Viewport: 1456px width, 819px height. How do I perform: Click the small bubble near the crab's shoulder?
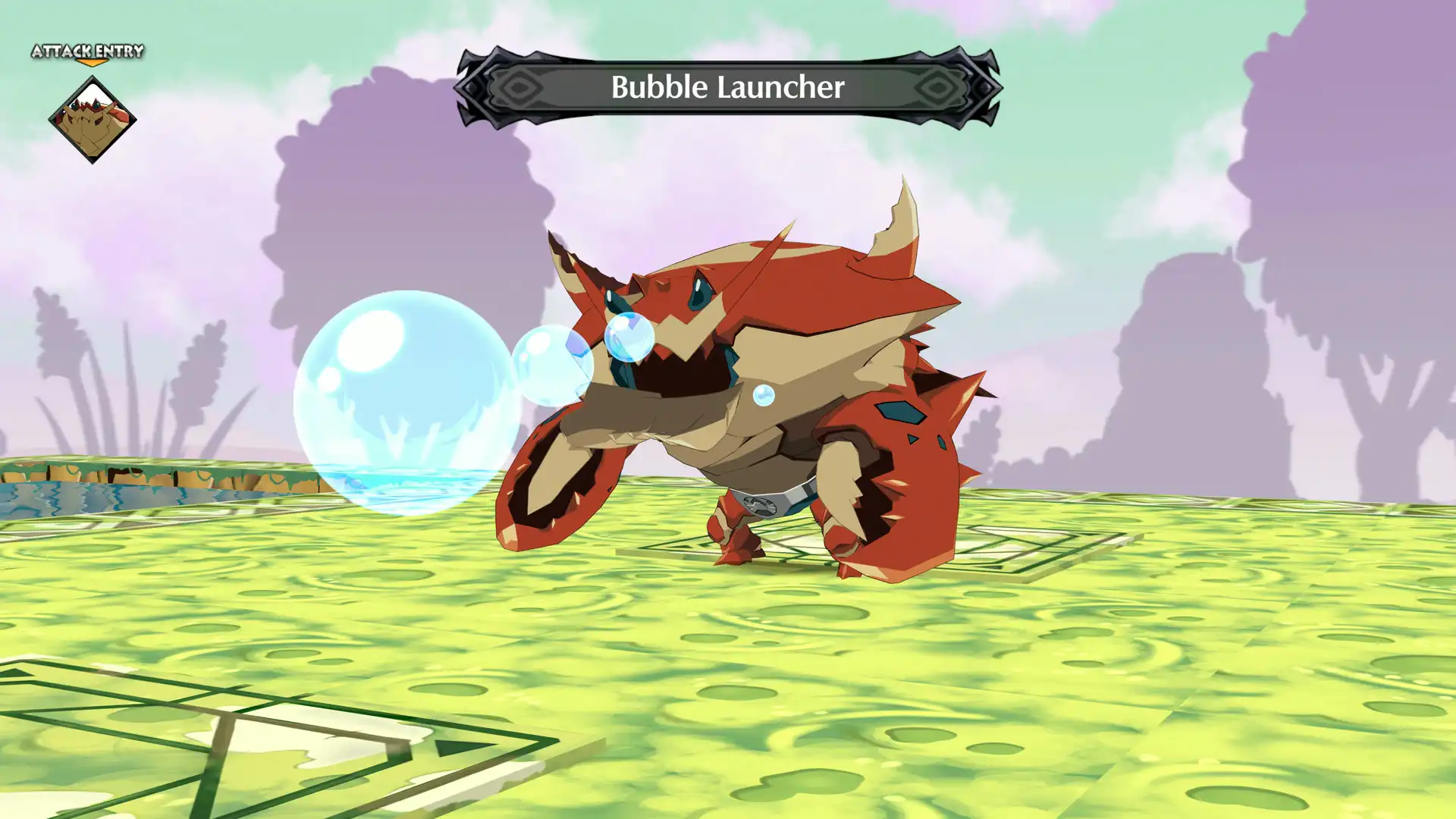(x=763, y=394)
